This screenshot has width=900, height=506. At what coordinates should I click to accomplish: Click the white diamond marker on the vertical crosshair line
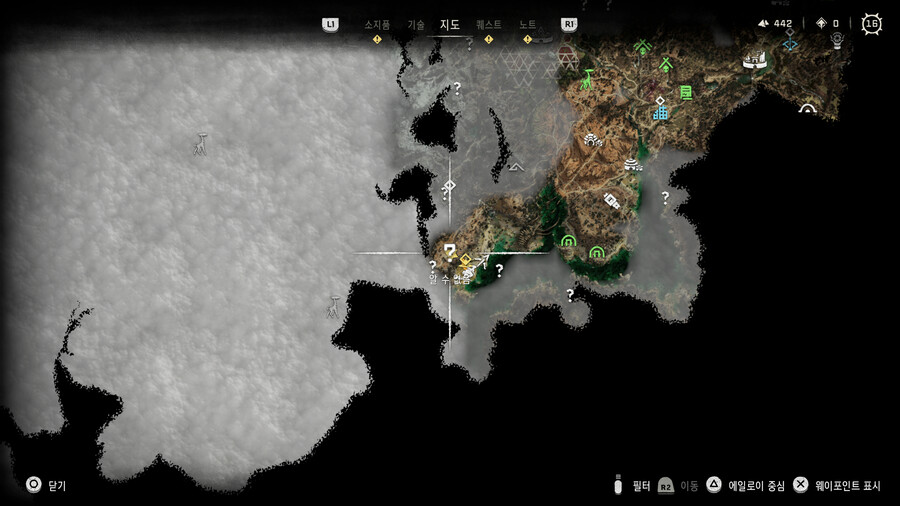(x=450, y=186)
